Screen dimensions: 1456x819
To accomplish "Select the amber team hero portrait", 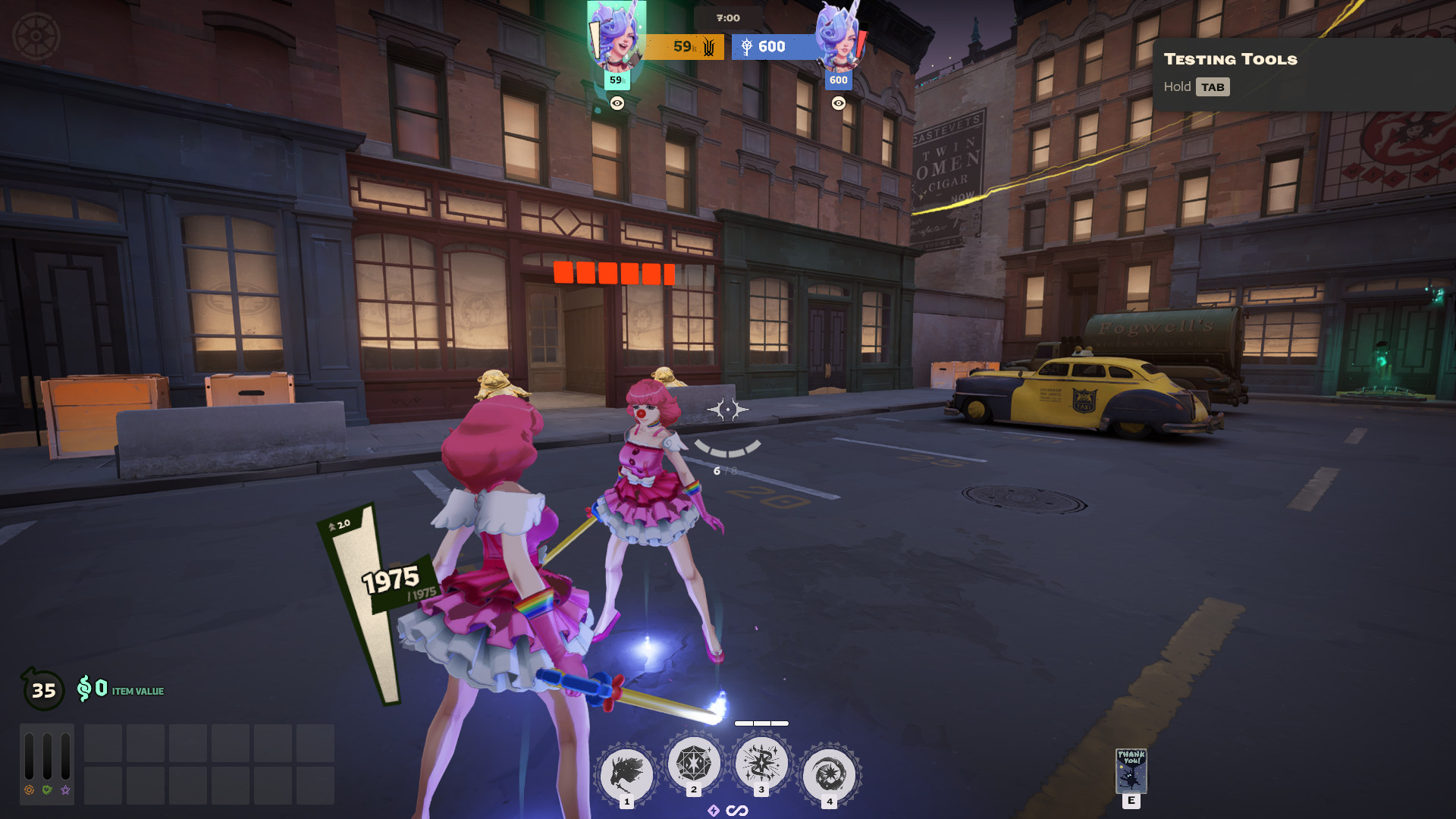I will (x=616, y=36).
